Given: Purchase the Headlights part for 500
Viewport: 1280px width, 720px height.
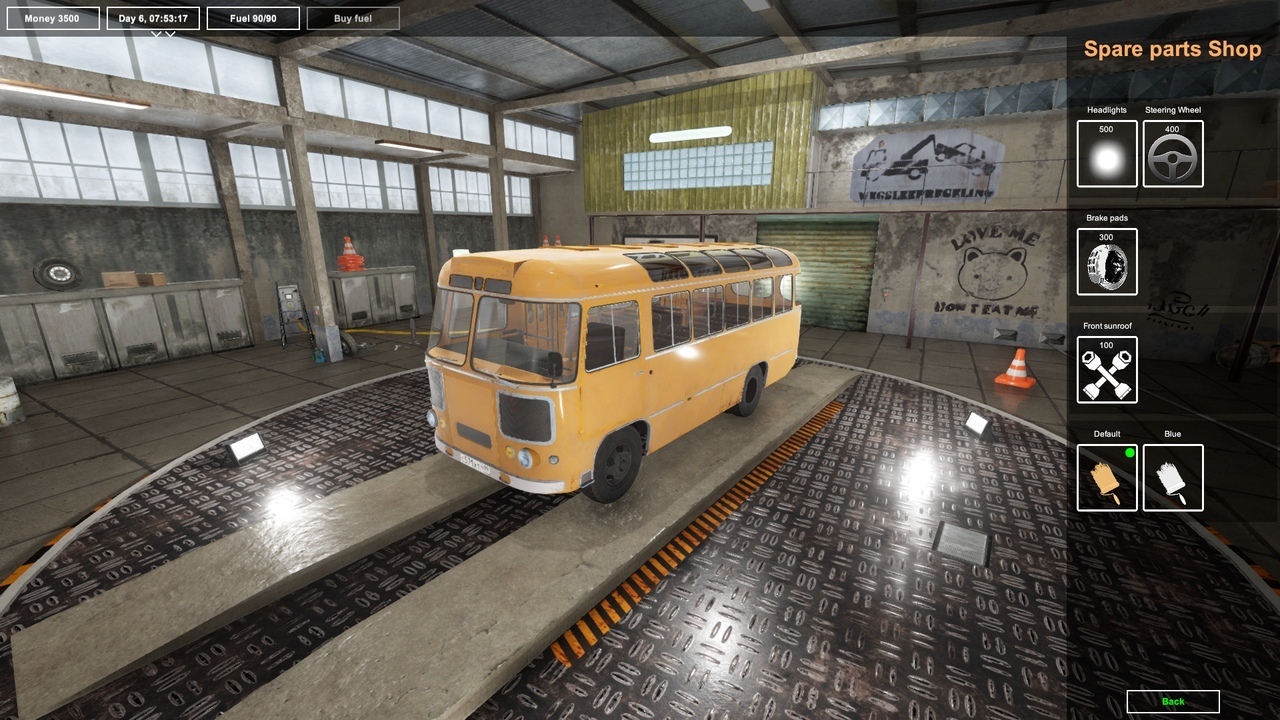Looking at the screenshot, I should [1107, 154].
